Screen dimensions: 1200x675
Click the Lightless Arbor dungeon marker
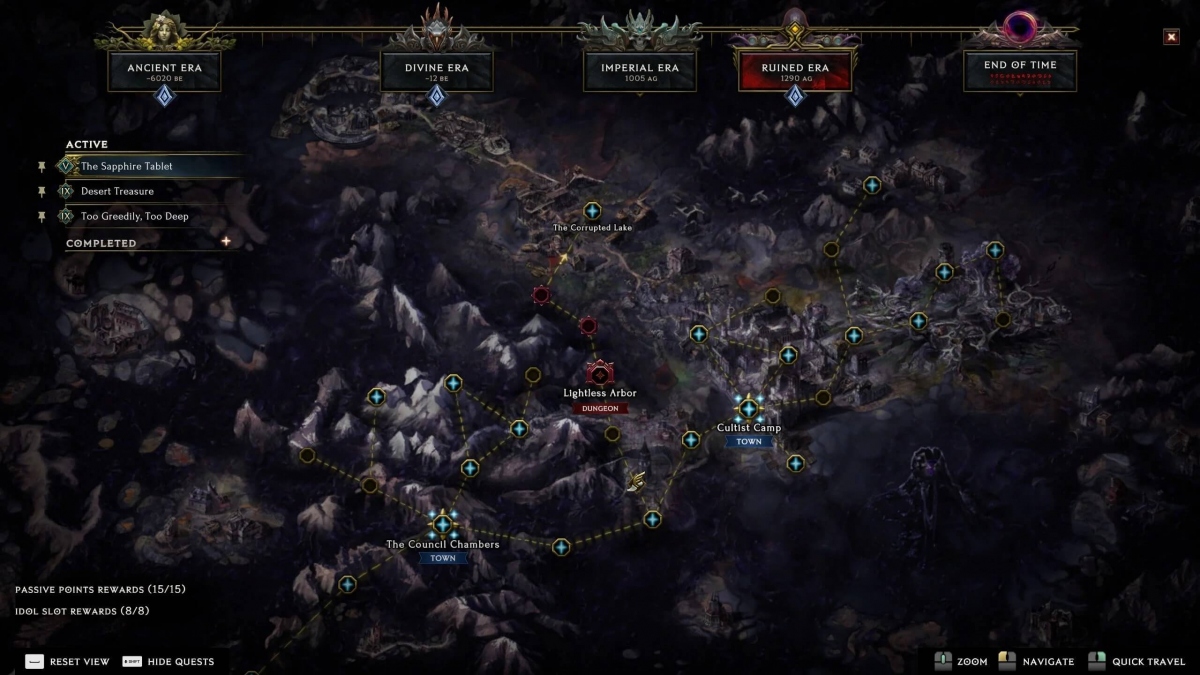(x=599, y=375)
